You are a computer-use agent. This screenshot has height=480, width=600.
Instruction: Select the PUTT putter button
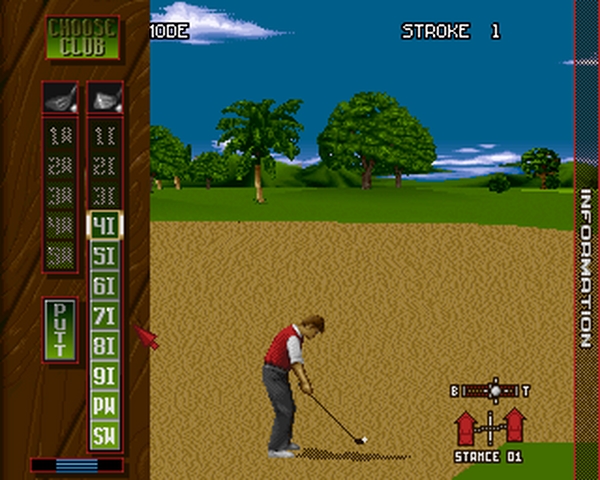coord(60,329)
